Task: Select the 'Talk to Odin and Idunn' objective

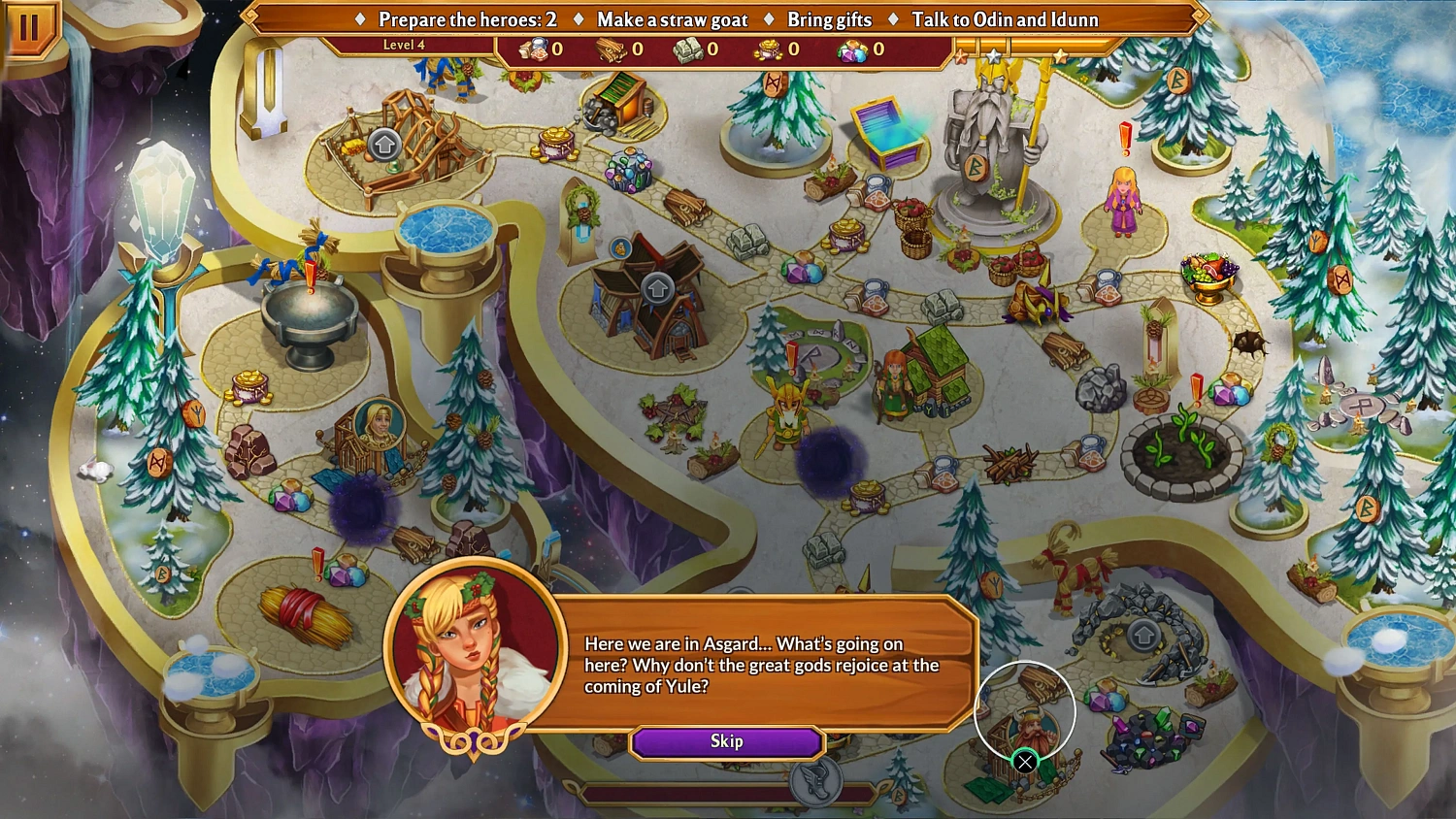Action: 1005,19
